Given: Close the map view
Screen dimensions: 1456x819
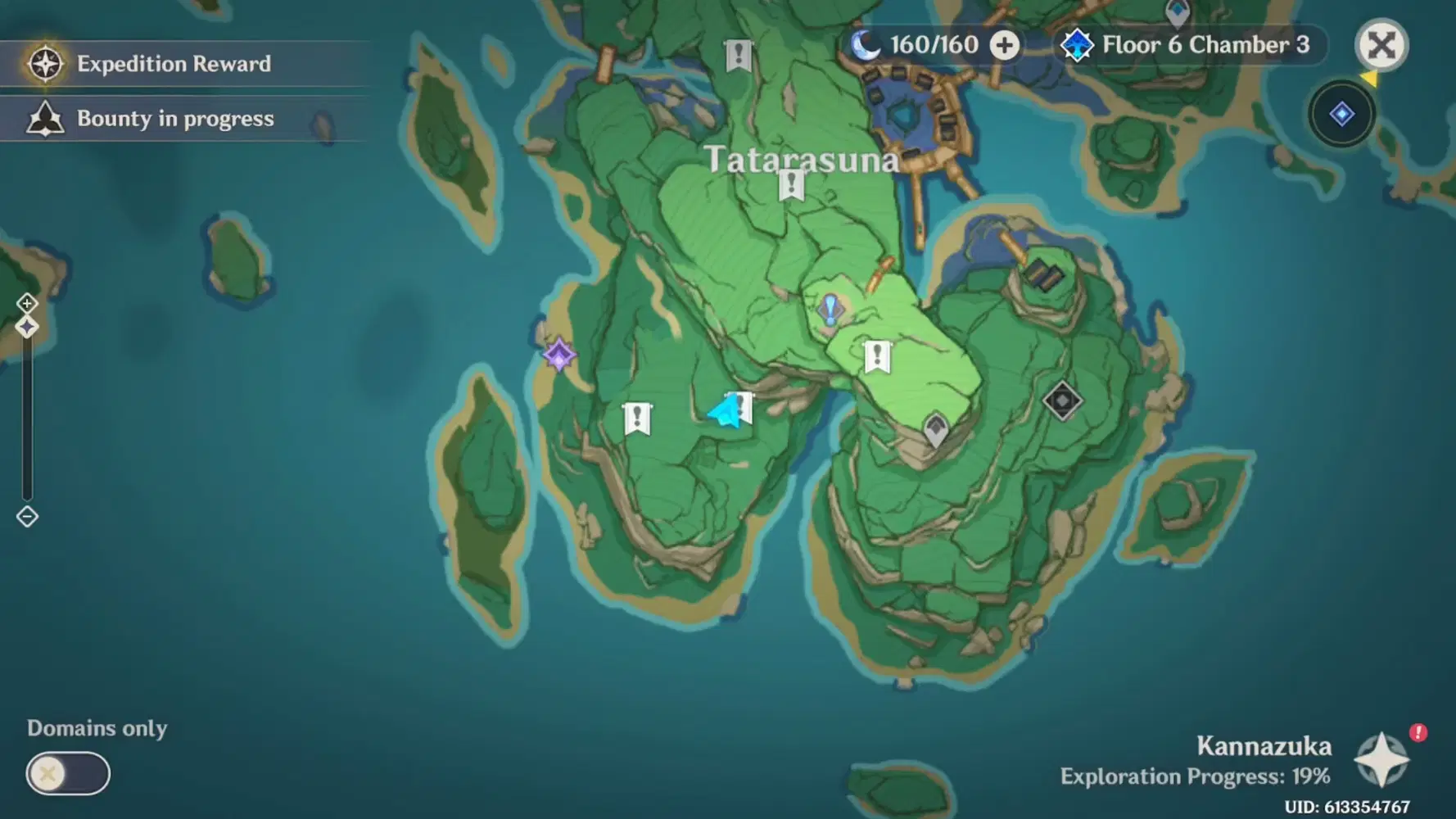Looking at the screenshot, I should tap(1381, 46).
